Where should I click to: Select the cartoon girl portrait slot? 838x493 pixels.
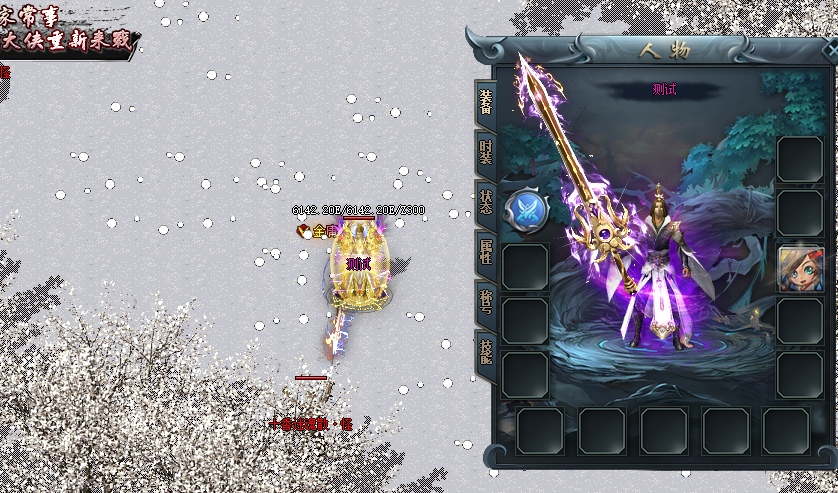pyautogui.click(x=800, y=268)
